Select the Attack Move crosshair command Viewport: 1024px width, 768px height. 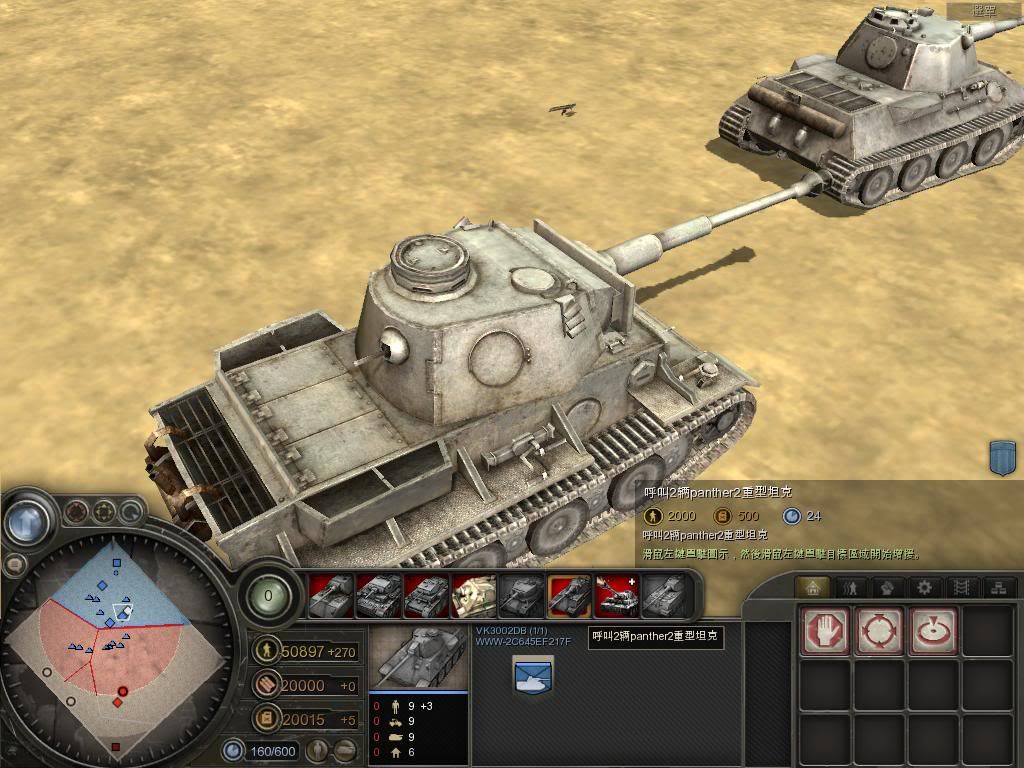click(880, 632)
